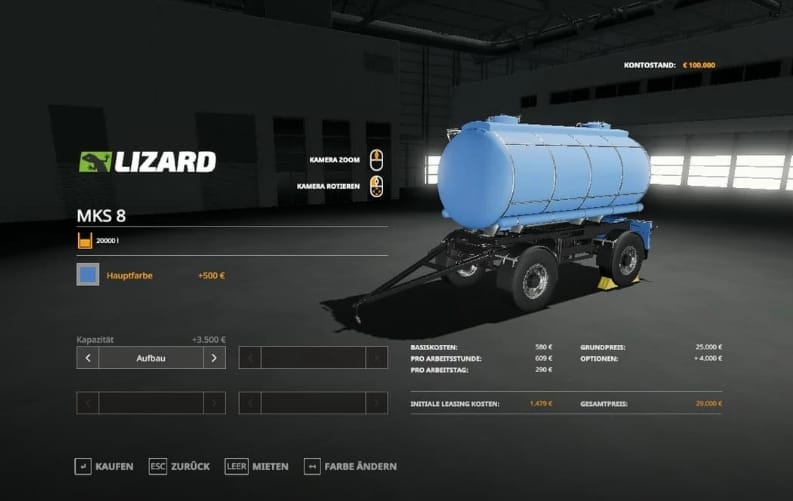Switch Kapazität to the next option
Screen dimensions: 793x501
[214, 357]
